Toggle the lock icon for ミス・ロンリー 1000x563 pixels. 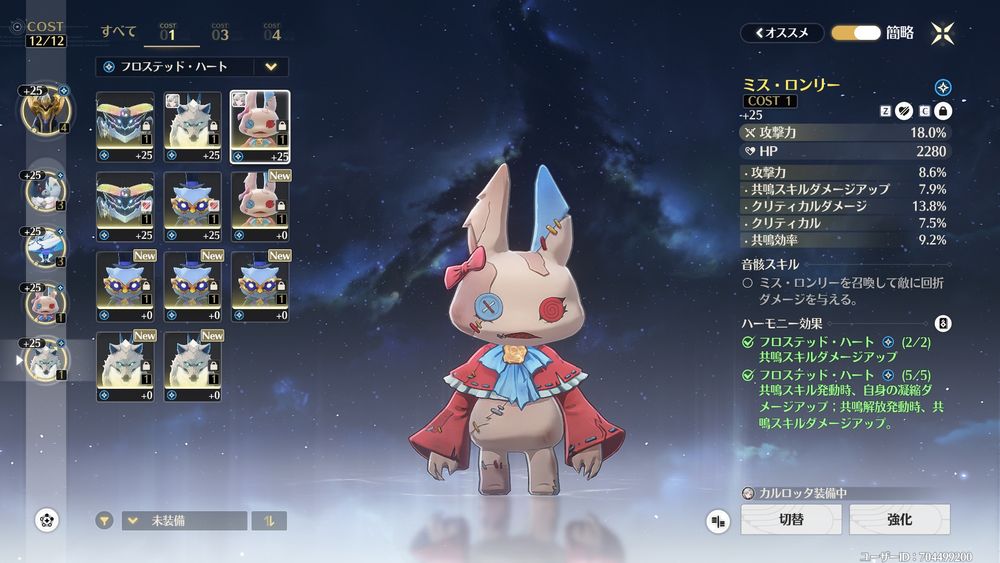click(941, 110)
